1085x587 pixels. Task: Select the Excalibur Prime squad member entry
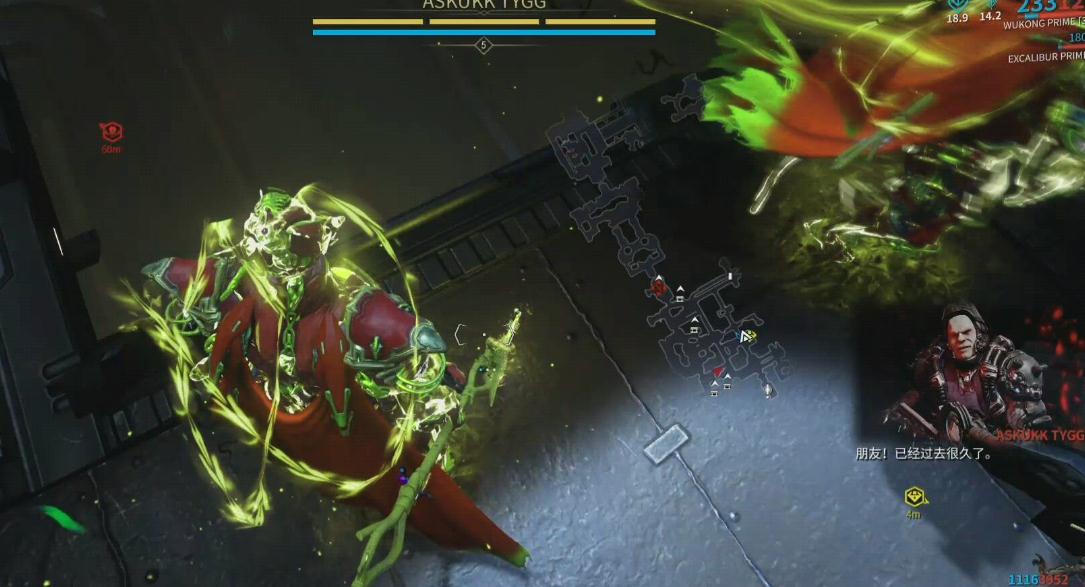(1045, 58)
